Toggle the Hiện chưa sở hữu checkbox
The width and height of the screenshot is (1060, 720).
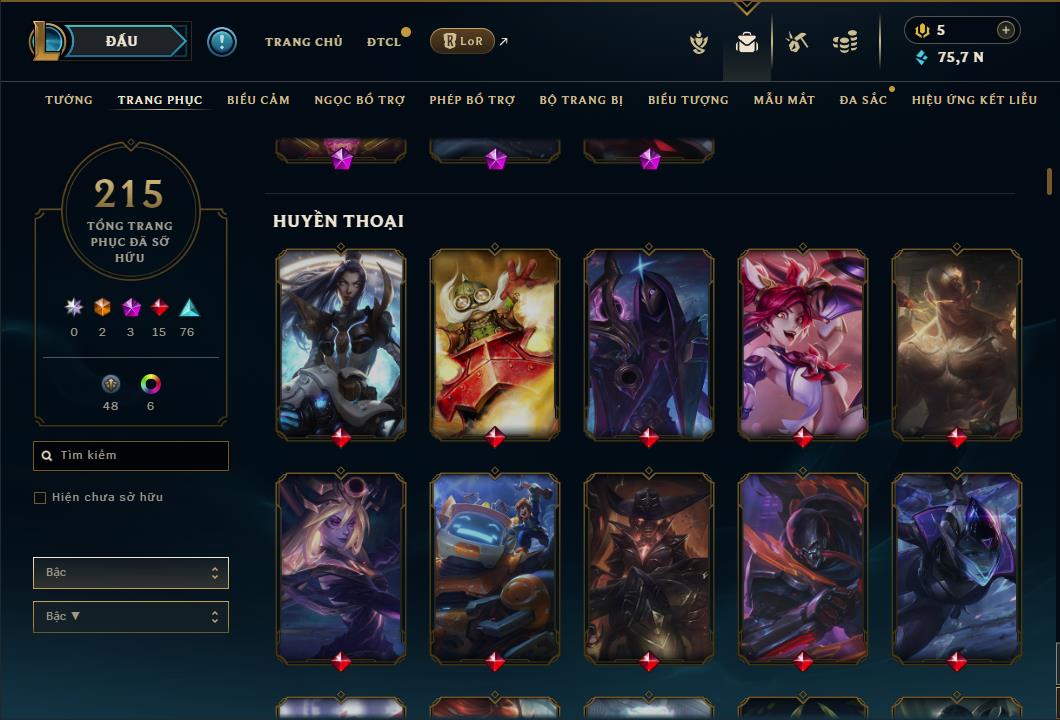tap(40, 498)
